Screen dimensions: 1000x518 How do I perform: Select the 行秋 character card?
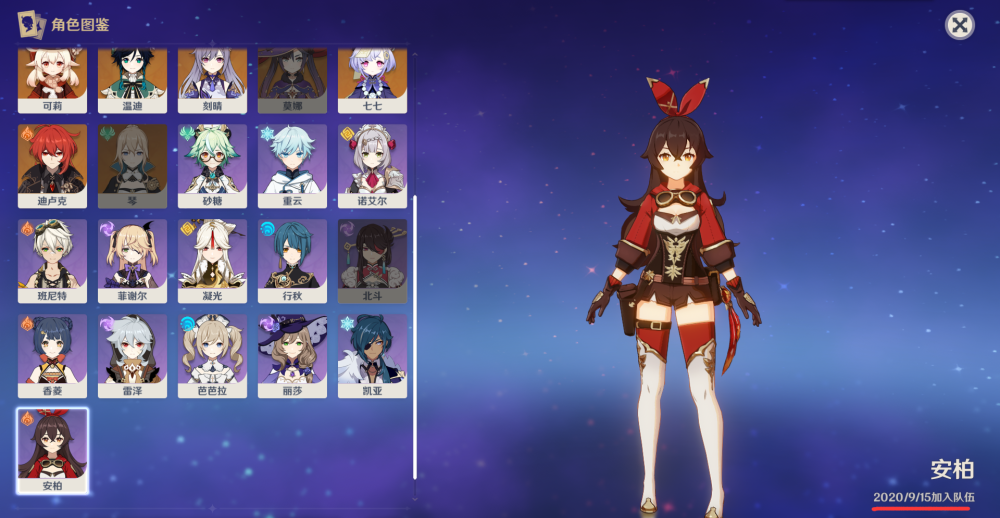click(292, 260)
